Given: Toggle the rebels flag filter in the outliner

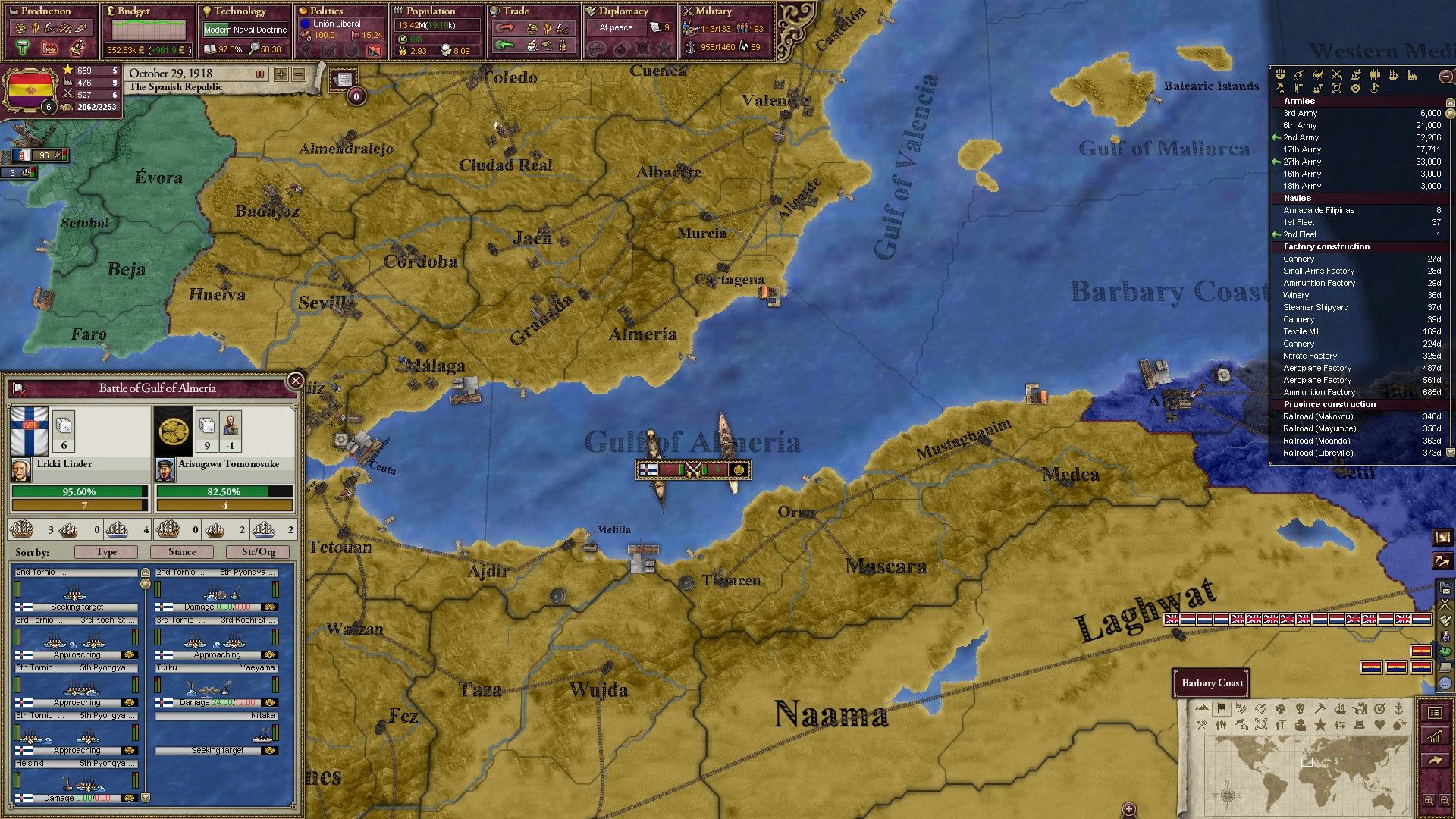Looking at the screenshot, I should [x=1375, y=89].
